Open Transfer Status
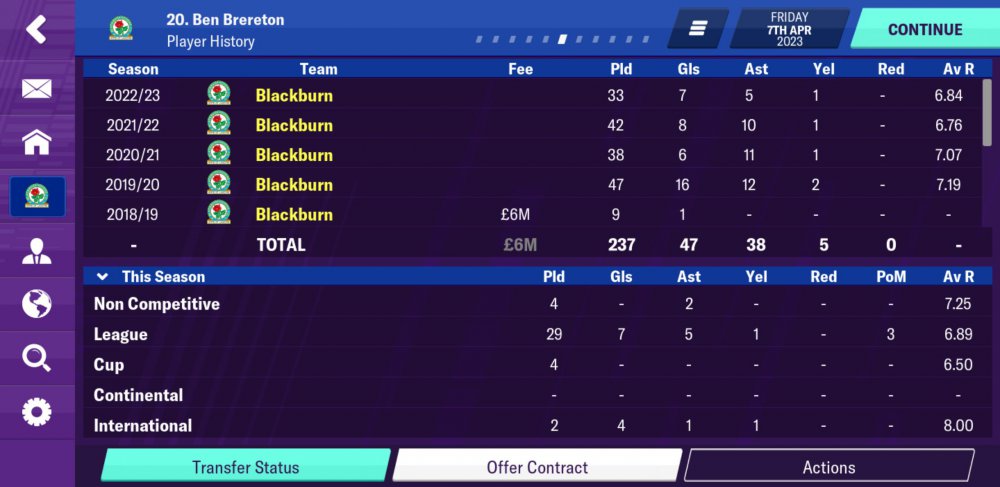 coord(245,467)
